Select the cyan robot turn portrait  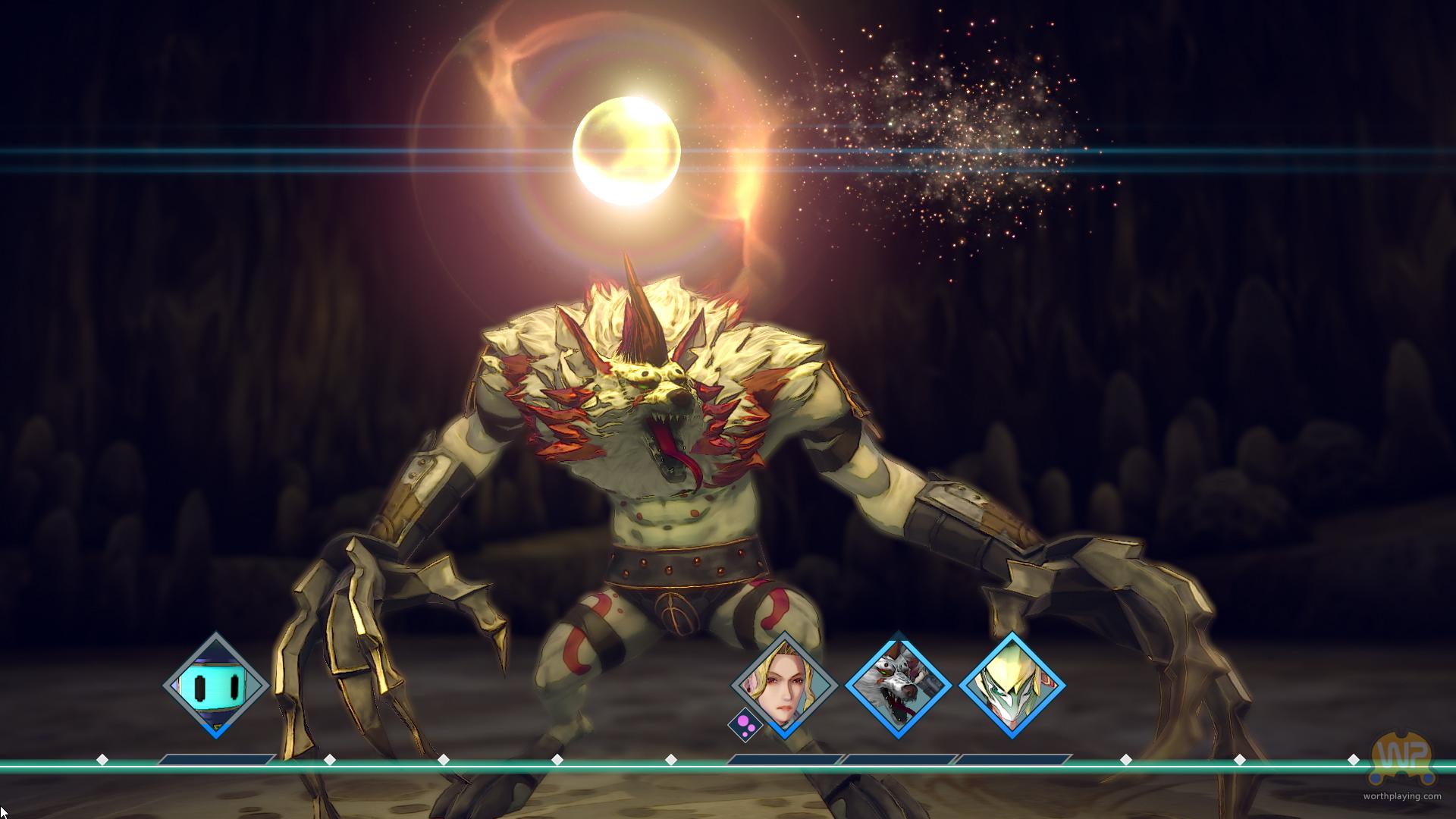(216, 686)
